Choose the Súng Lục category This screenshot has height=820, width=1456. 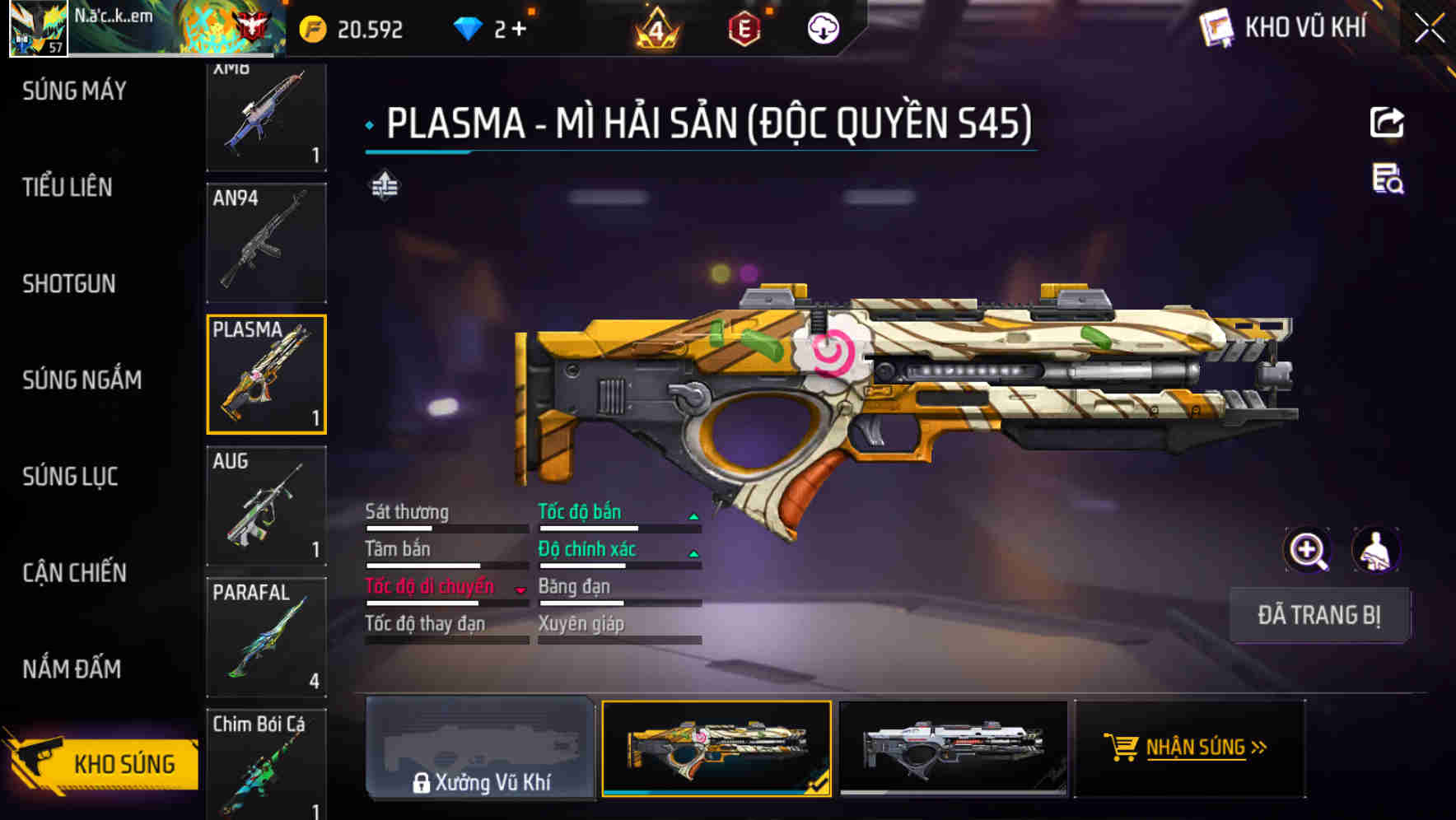[70, 476]
